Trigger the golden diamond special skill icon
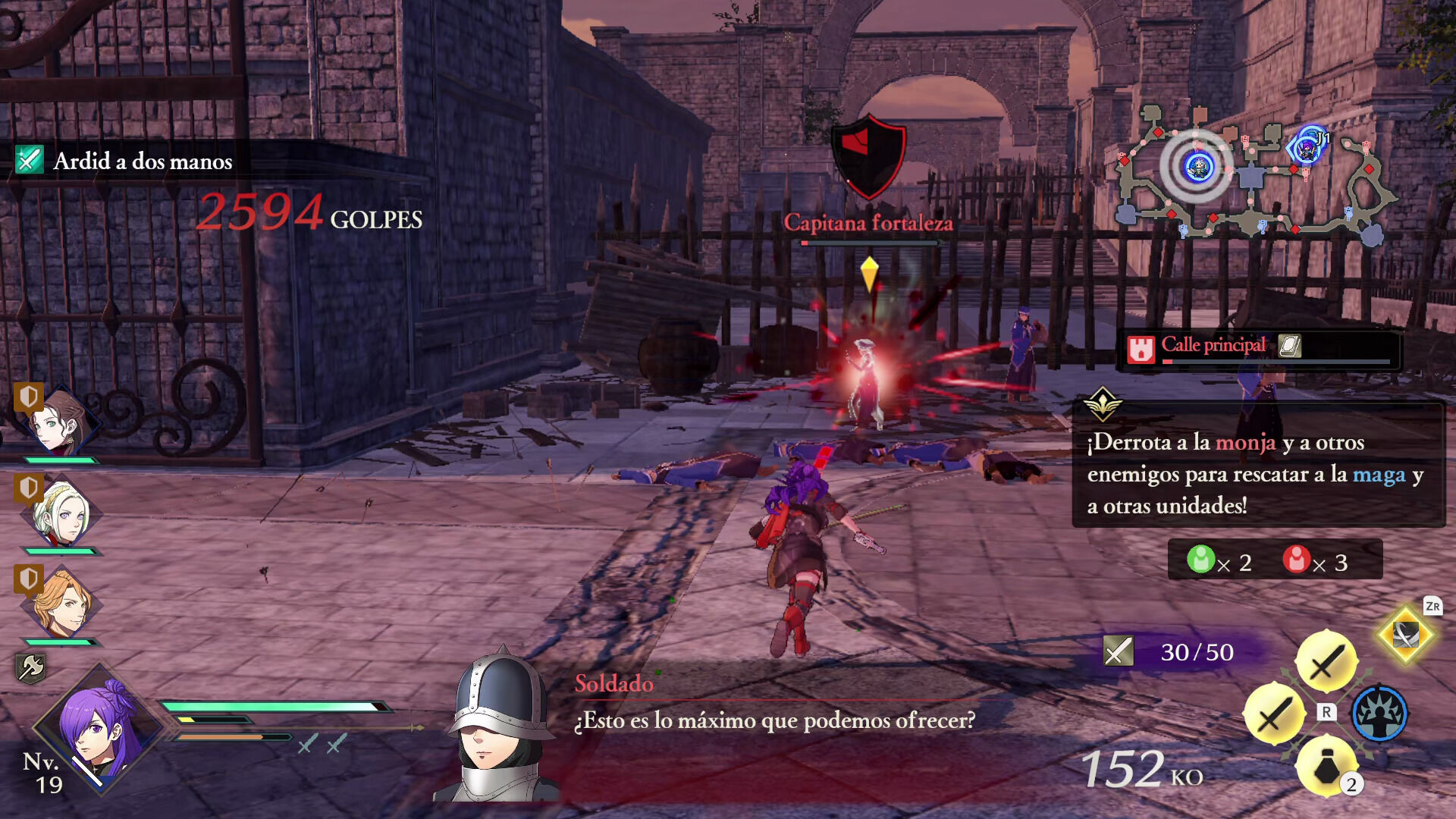Screen dimensions: 1456x819 tap(1405, 635)
